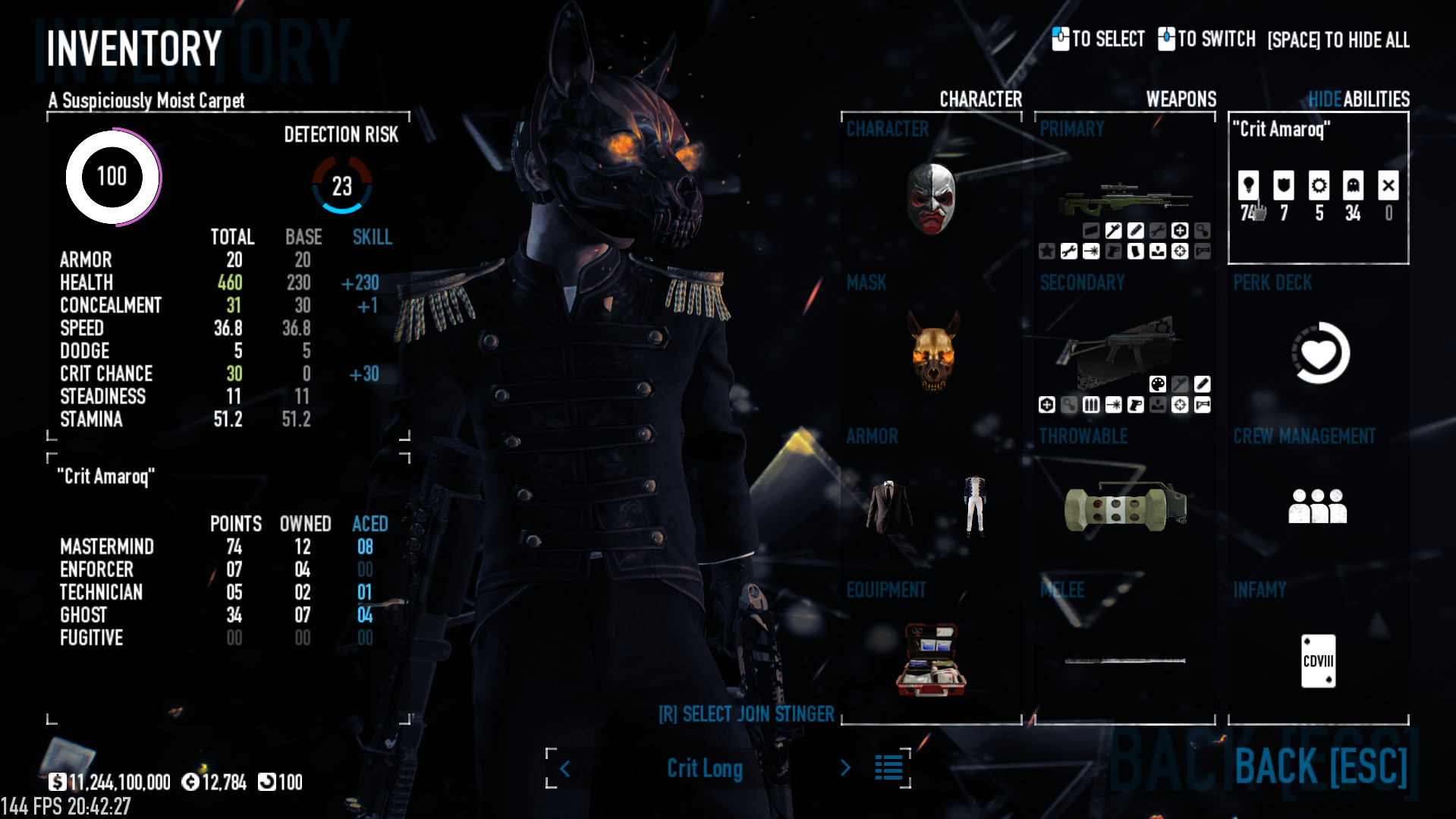Open the wolf mask slot
This screenshot has width=1456, height=819.
pyautogui.click(x=932, y=352)
